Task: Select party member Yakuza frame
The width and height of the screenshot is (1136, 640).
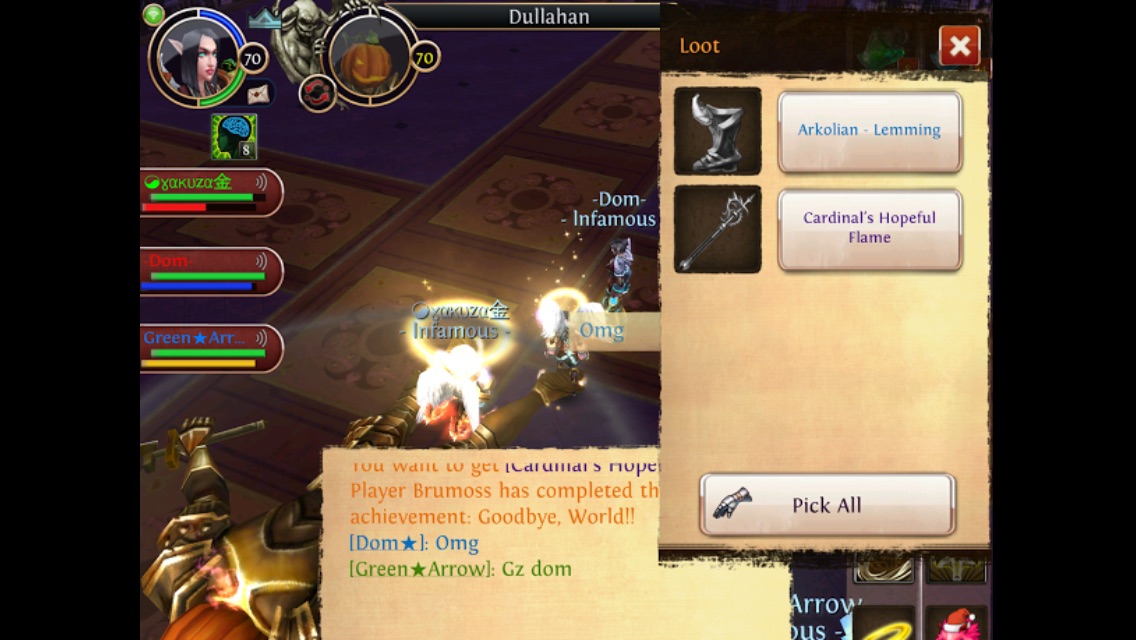Action: tap(210, 192)
